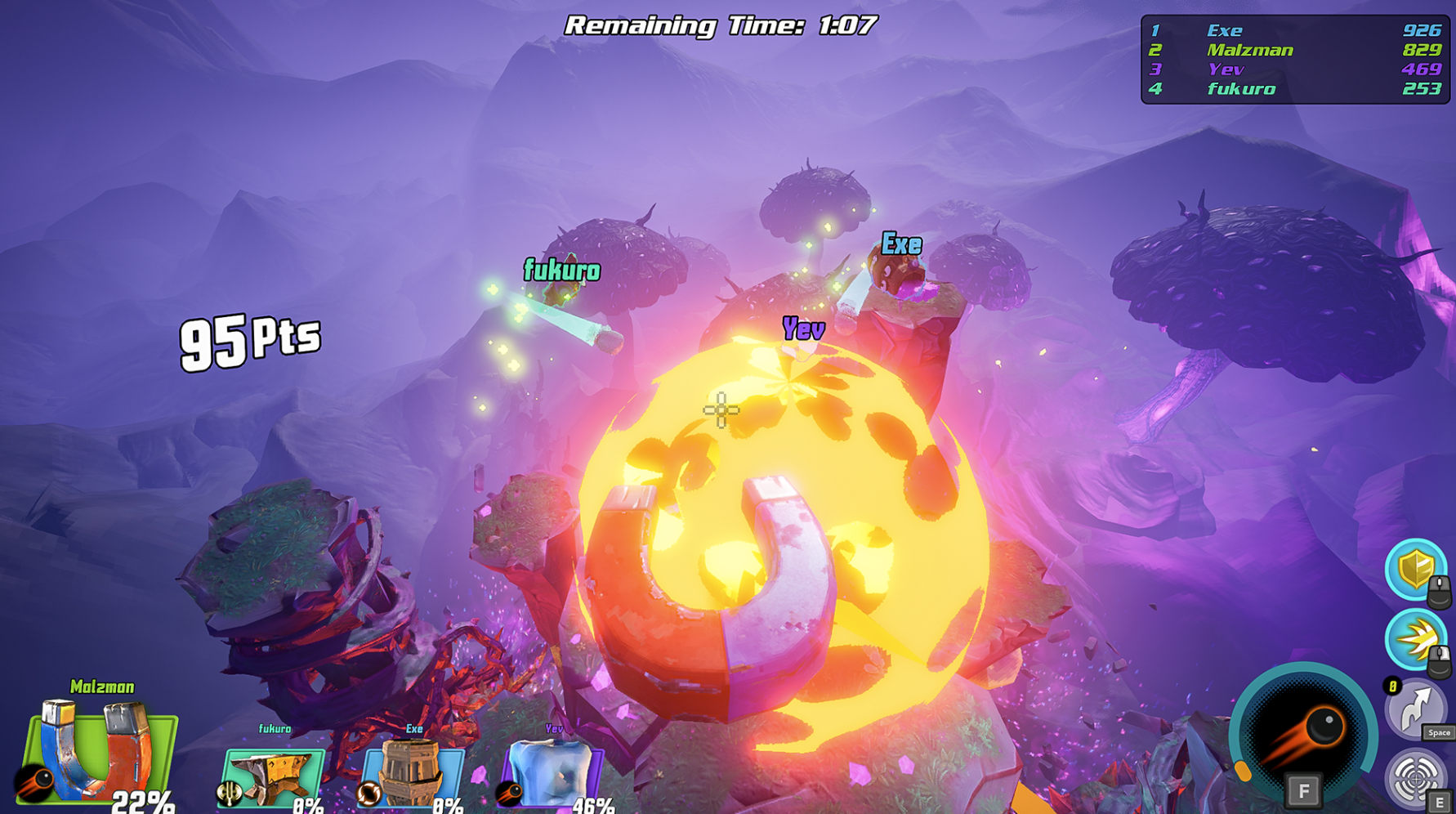Click Yev's row in the scoreboard

(x=1295, y=69)
